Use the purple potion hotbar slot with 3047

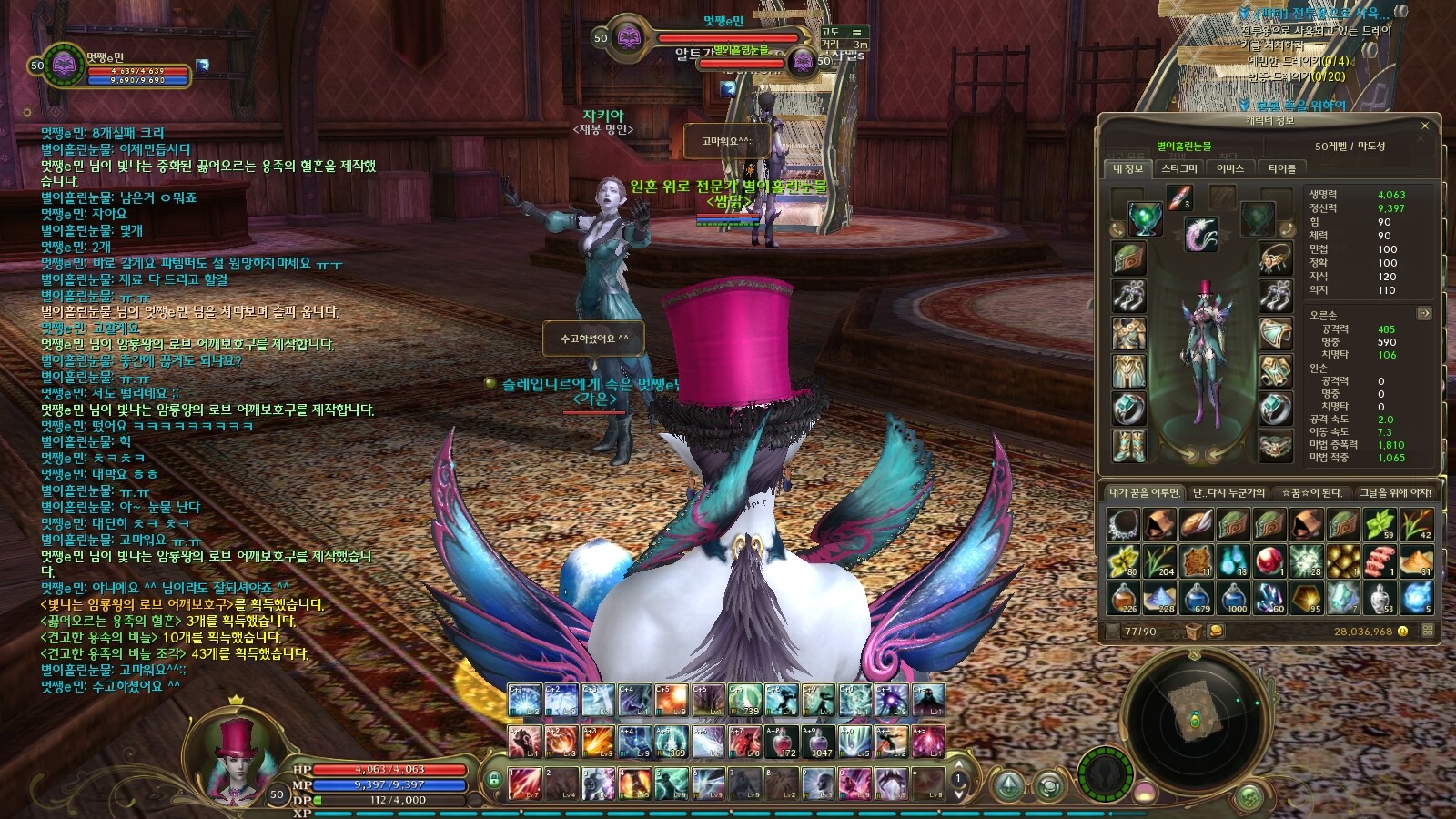818,742
